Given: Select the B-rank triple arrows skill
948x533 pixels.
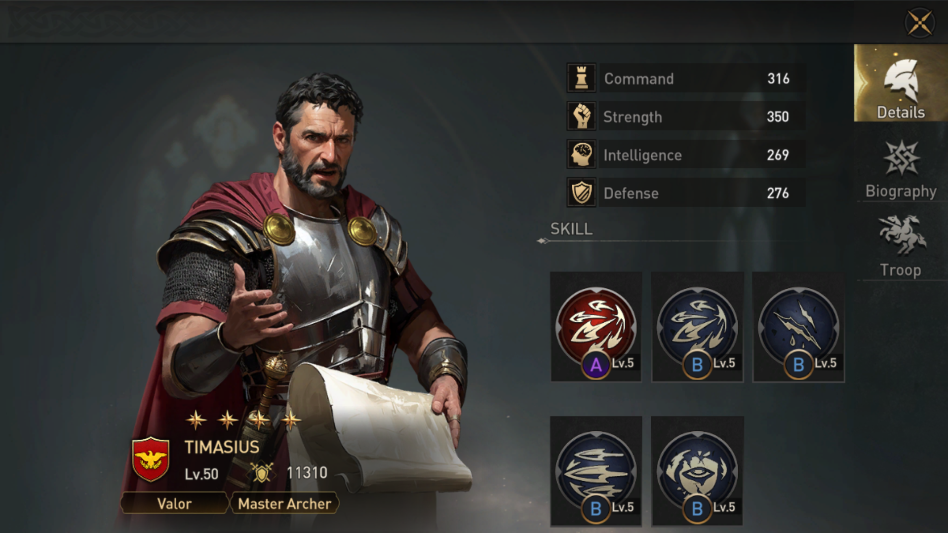Looking at the screenshot, I should click(697, 327).
